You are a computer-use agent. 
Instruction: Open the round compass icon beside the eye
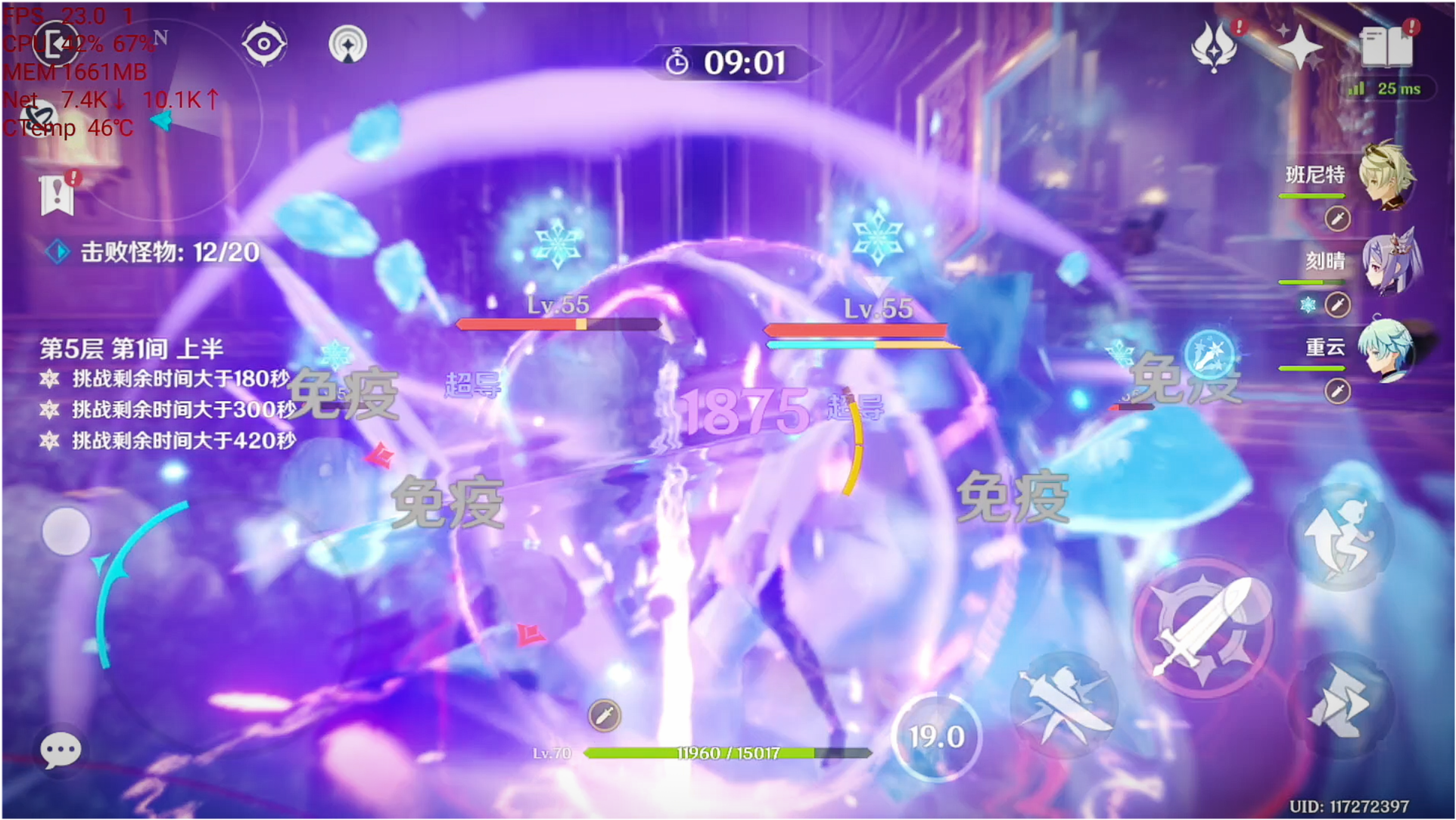tap(348, 45)
